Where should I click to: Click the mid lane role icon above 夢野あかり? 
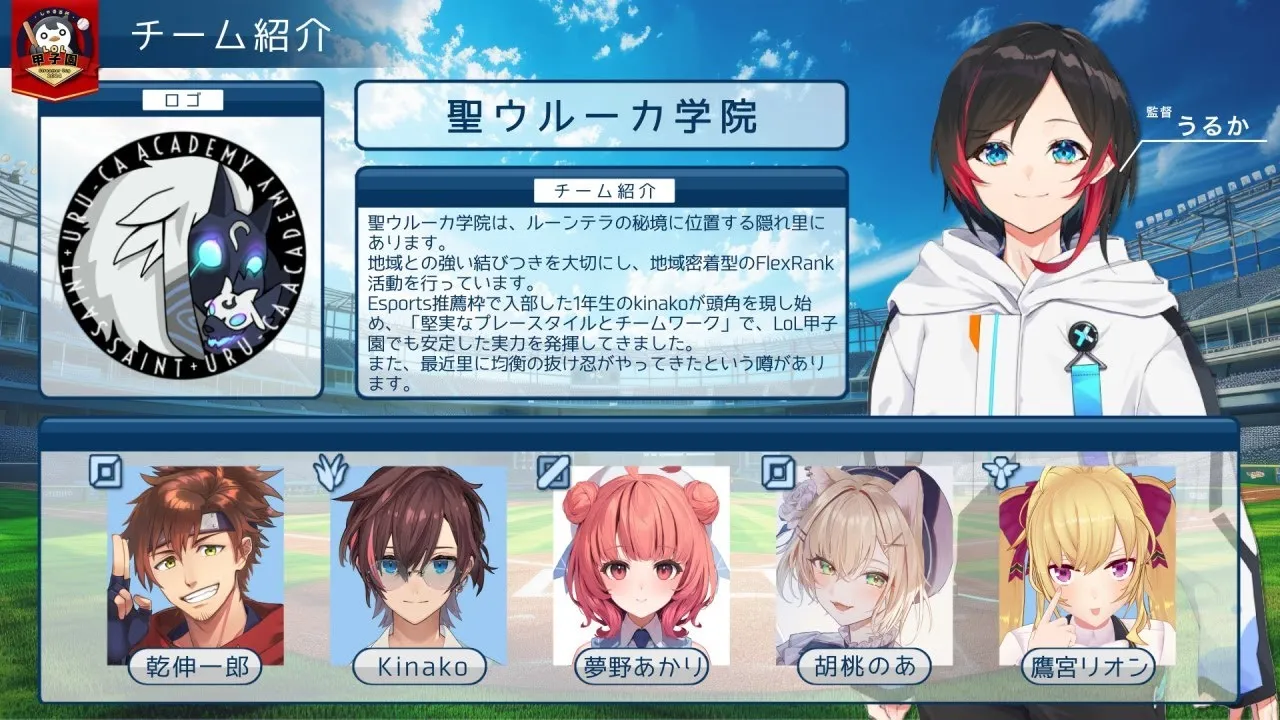click(x=552, y=471)
